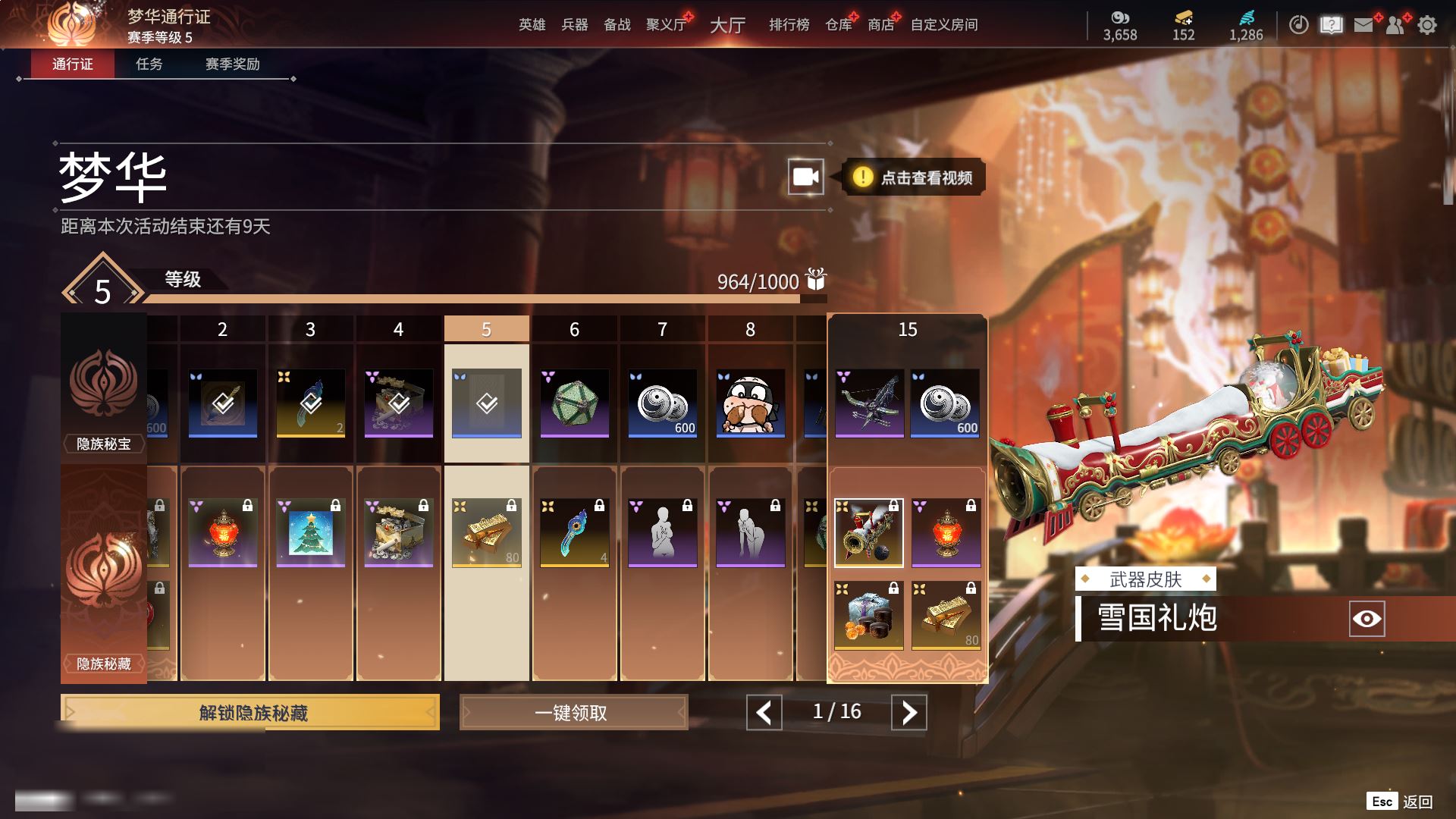The width and height of the screenshot is (1456, 819).
Task: Claim all rewards with 一键领取
Action: [573, 713]
